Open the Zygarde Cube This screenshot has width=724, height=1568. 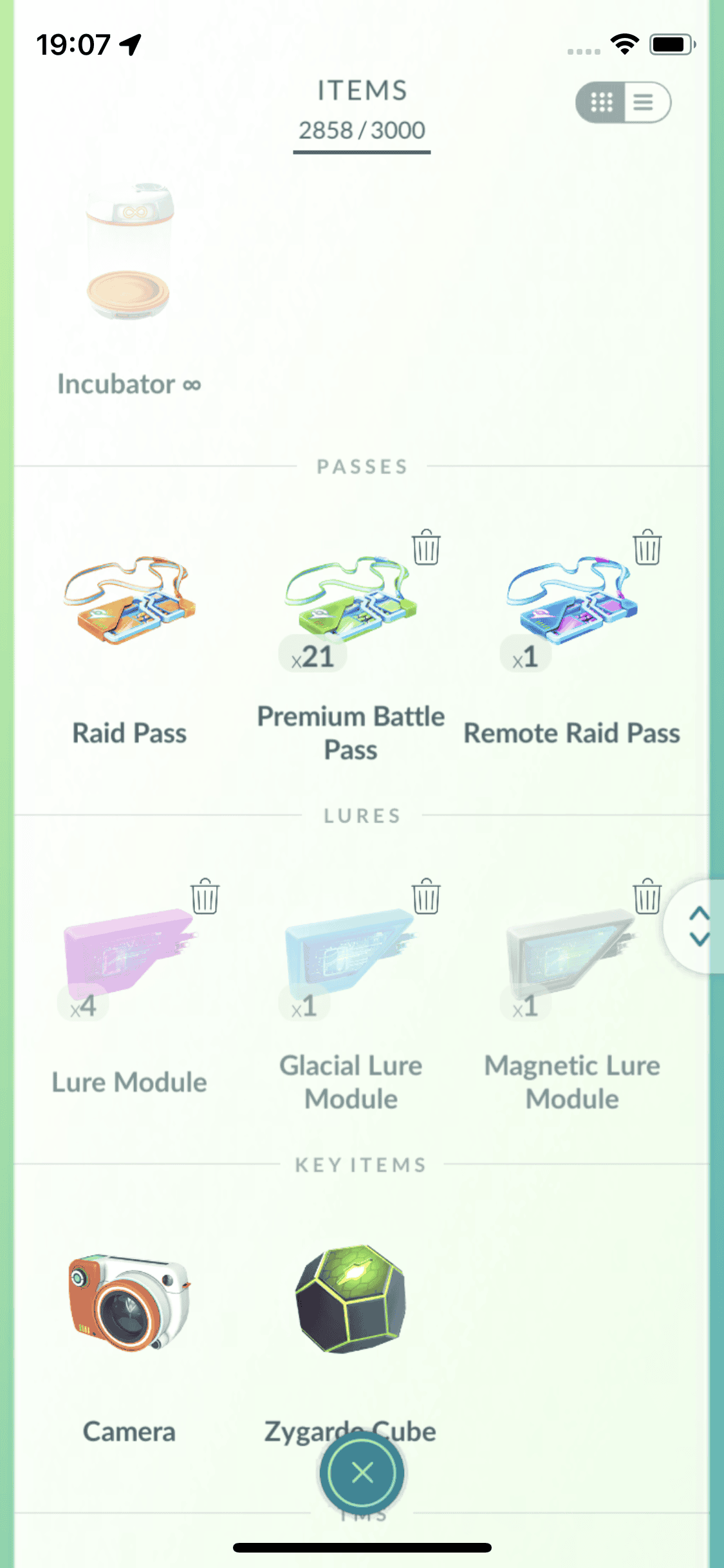click(x=351, y=1300)
